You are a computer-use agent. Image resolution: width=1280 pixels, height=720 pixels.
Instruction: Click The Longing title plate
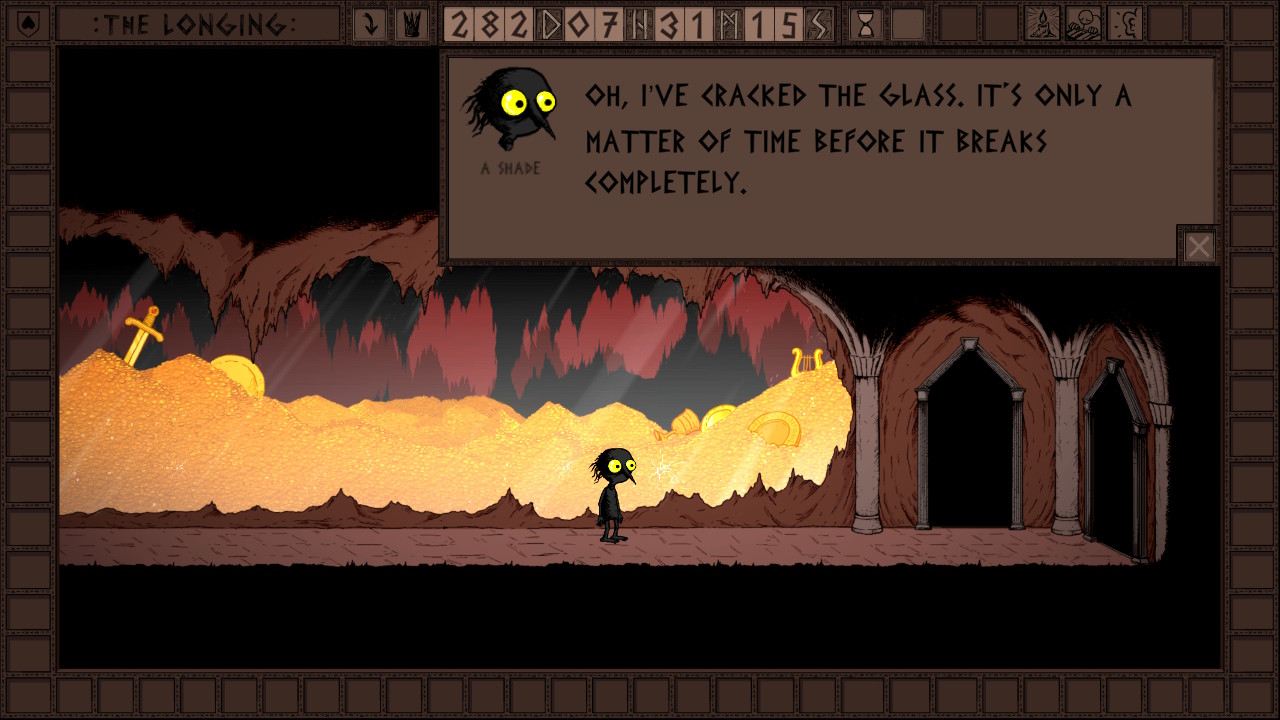click(198, 24)
